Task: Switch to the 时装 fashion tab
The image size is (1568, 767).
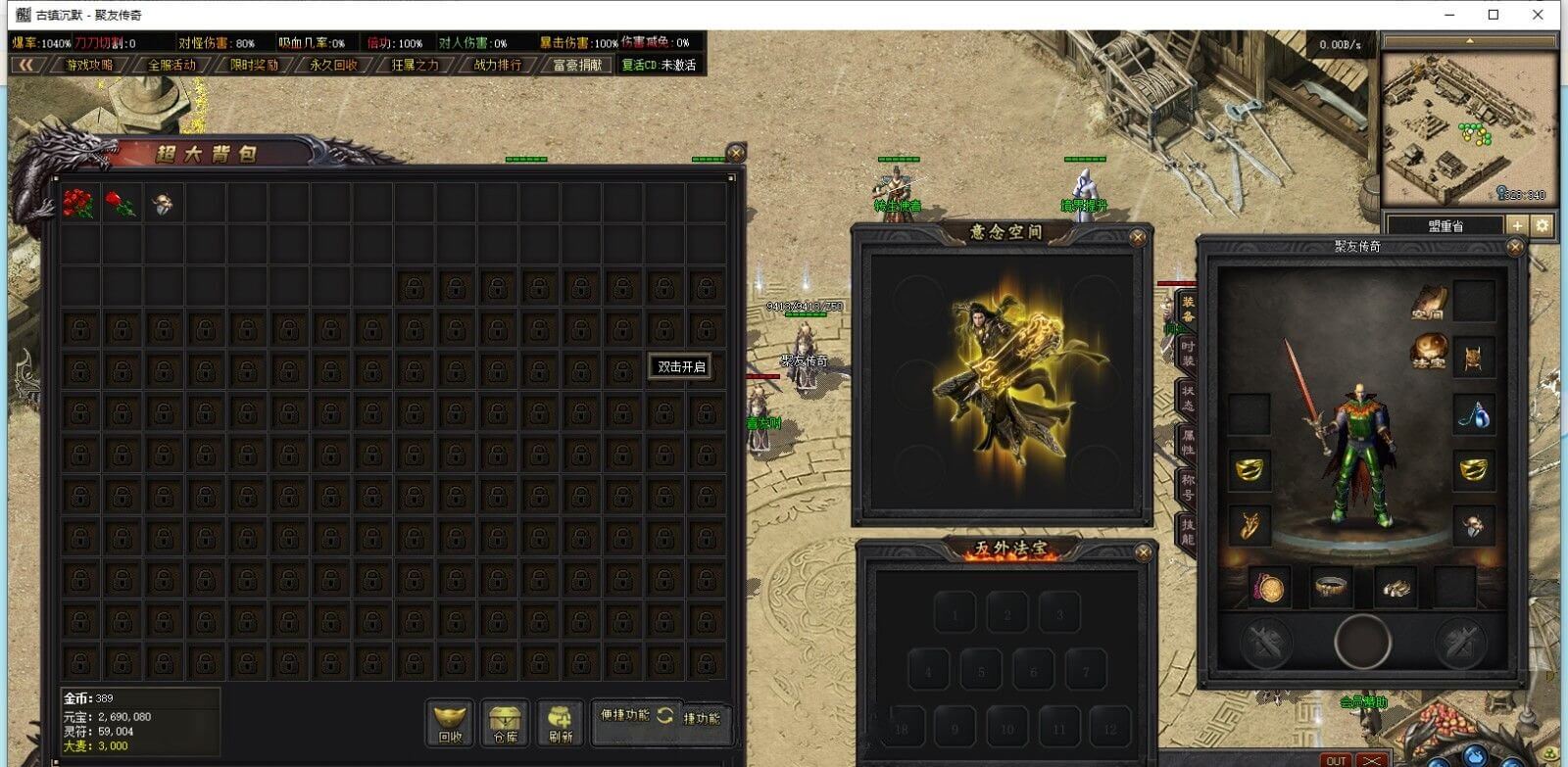Action: (1187, 354)
